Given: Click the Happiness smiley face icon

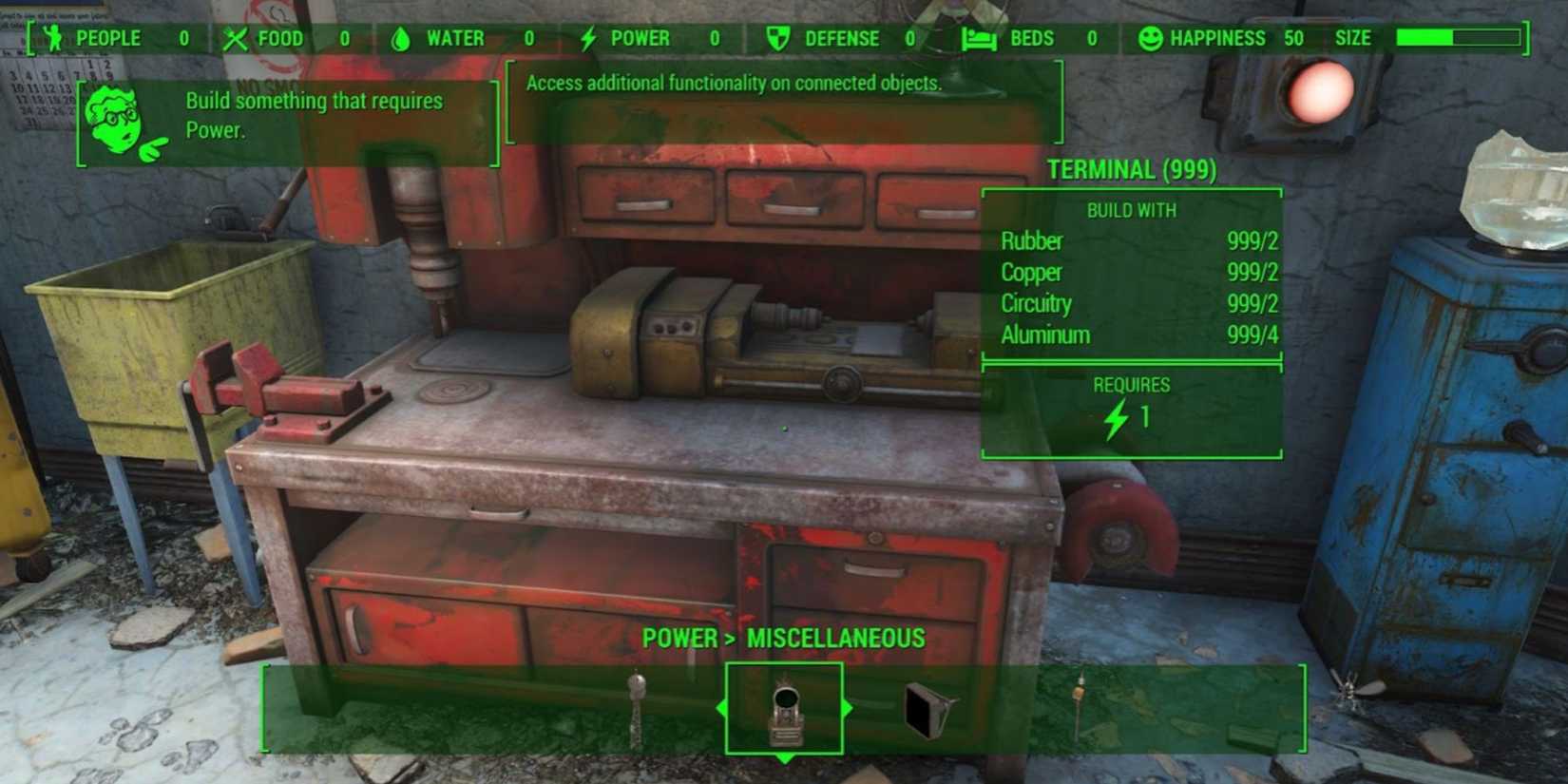Looking at the screenshot, I should [1149, 38].
